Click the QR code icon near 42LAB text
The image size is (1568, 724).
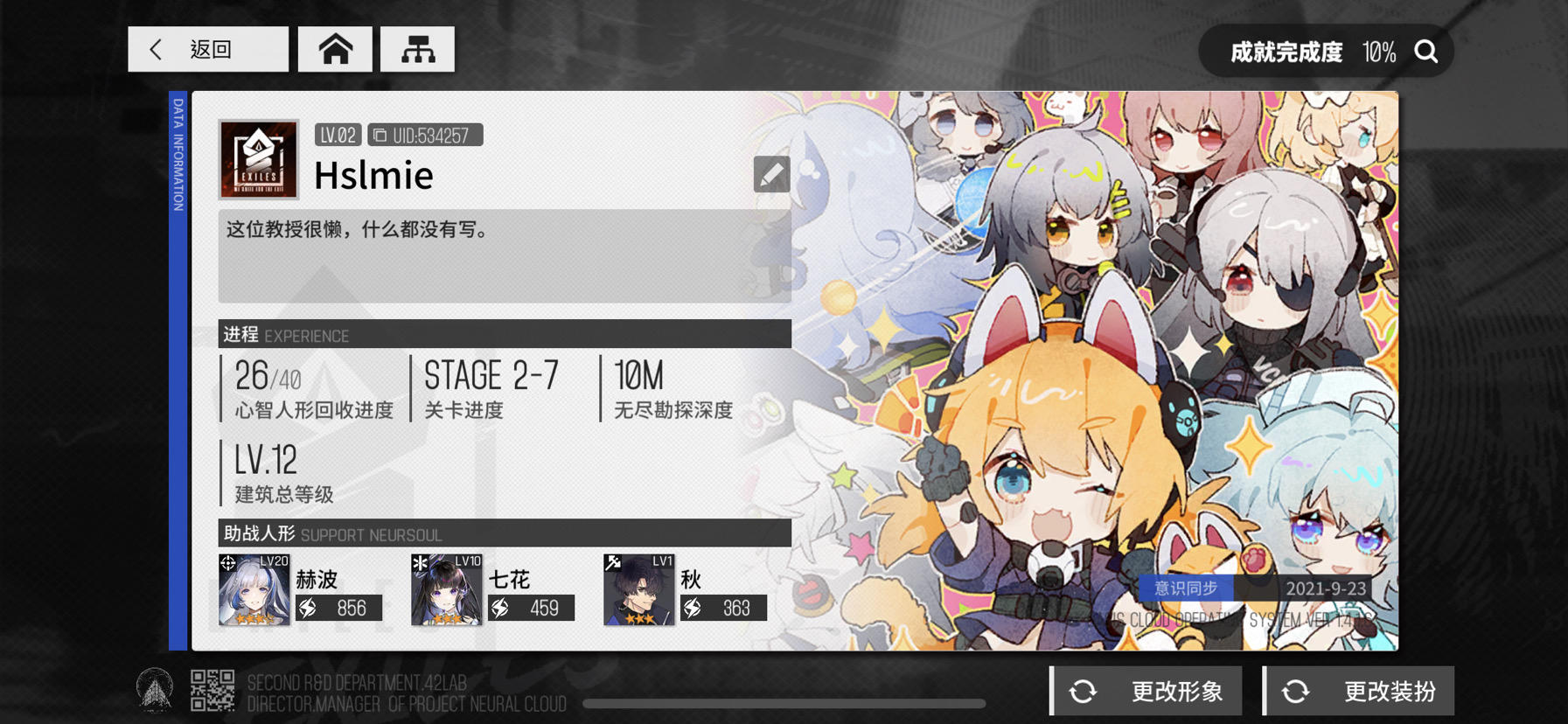click(x=213, y=690)
